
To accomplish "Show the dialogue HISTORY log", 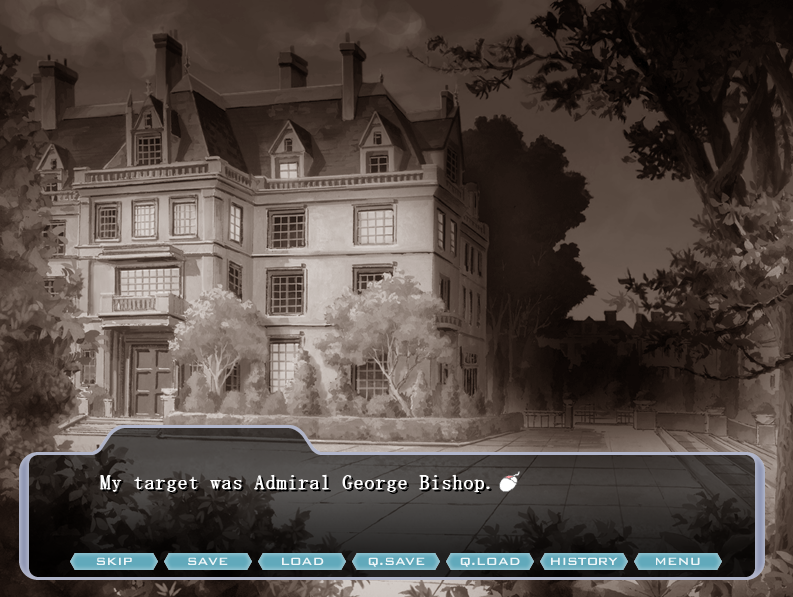I will [584, 561].
